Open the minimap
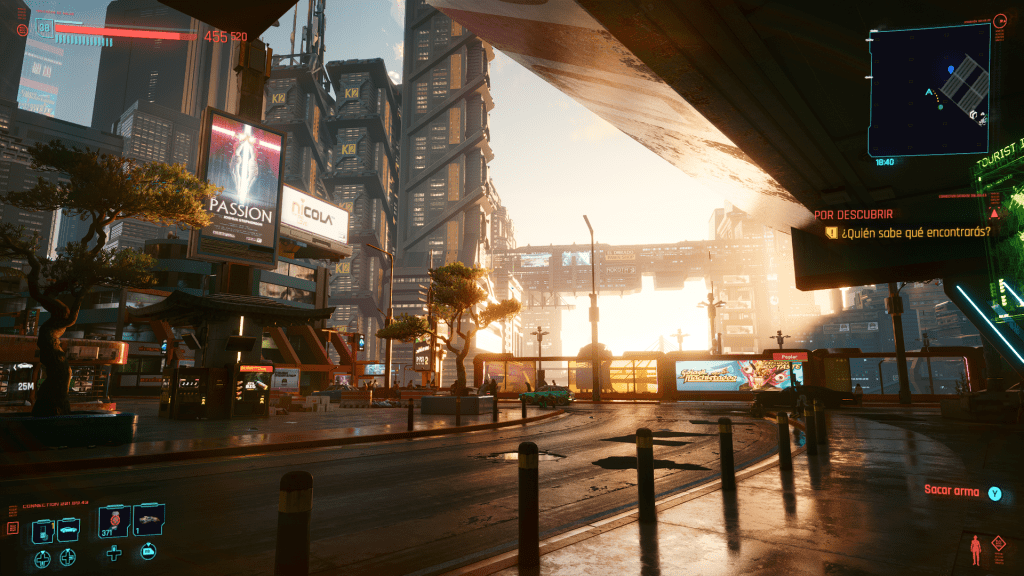The width and height of the screenshot is (1024, 576). (x=929, y=89)
